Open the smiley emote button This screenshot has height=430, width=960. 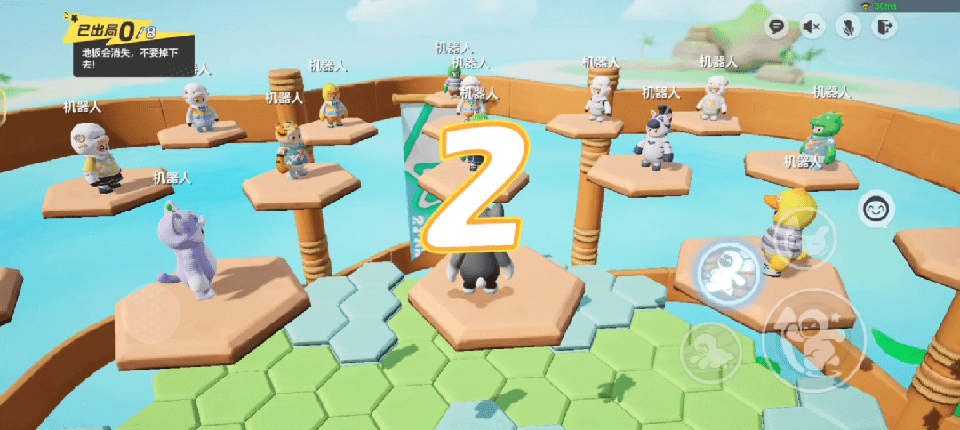click(x=877, y=209)
